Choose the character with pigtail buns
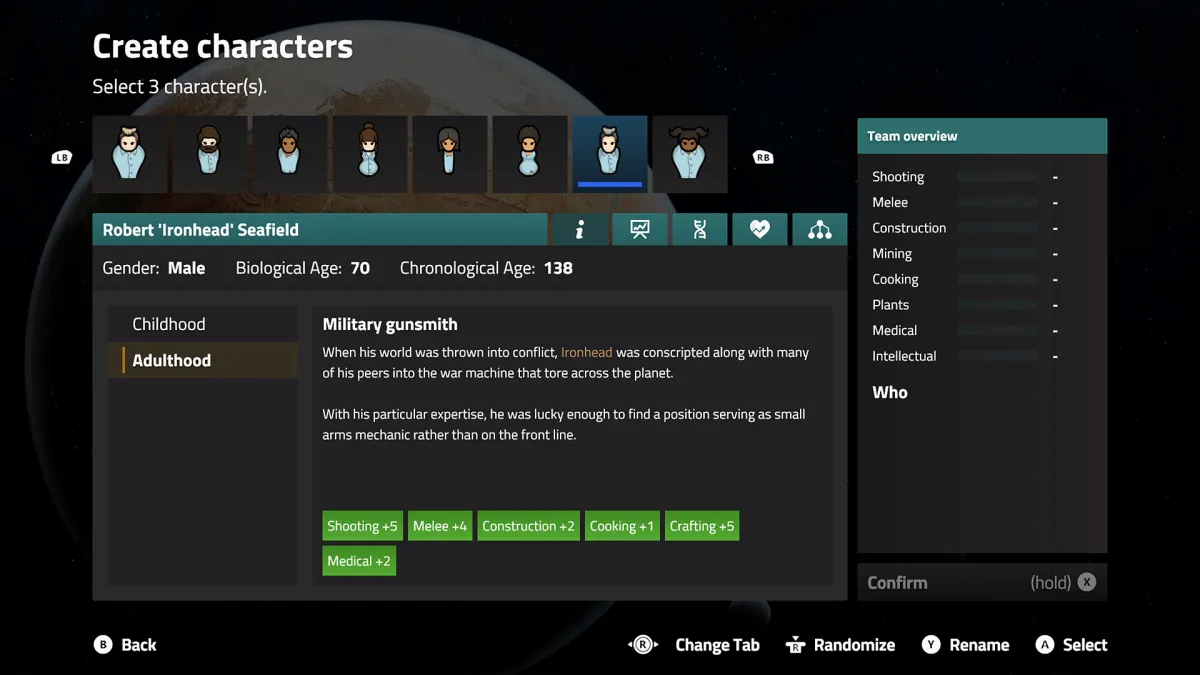This screenshot has width=1200, height=675. click(x=689, y=154)
